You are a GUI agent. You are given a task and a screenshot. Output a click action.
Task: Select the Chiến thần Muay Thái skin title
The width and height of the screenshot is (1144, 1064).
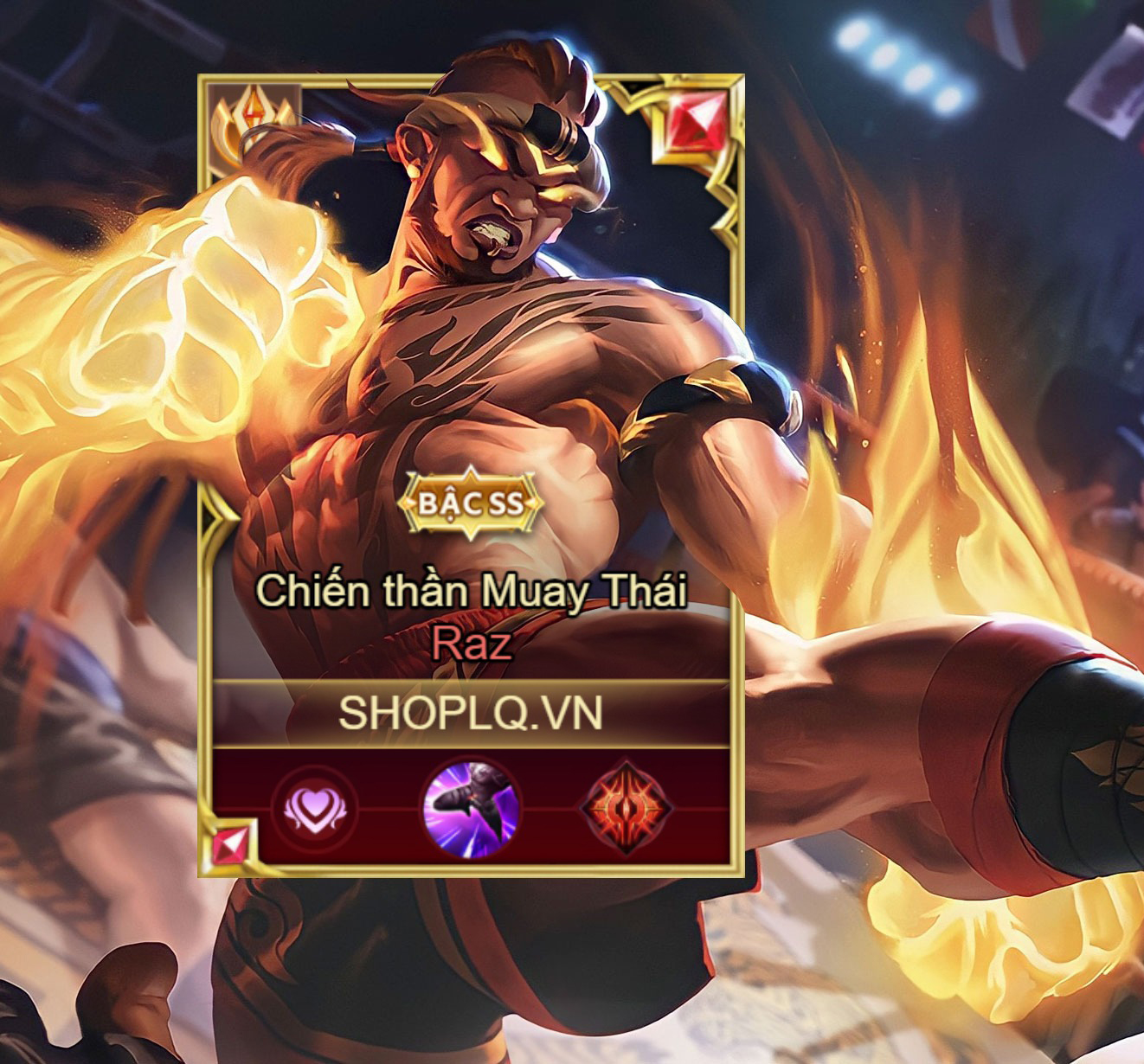pyautogui.click(x=471, y=591)
